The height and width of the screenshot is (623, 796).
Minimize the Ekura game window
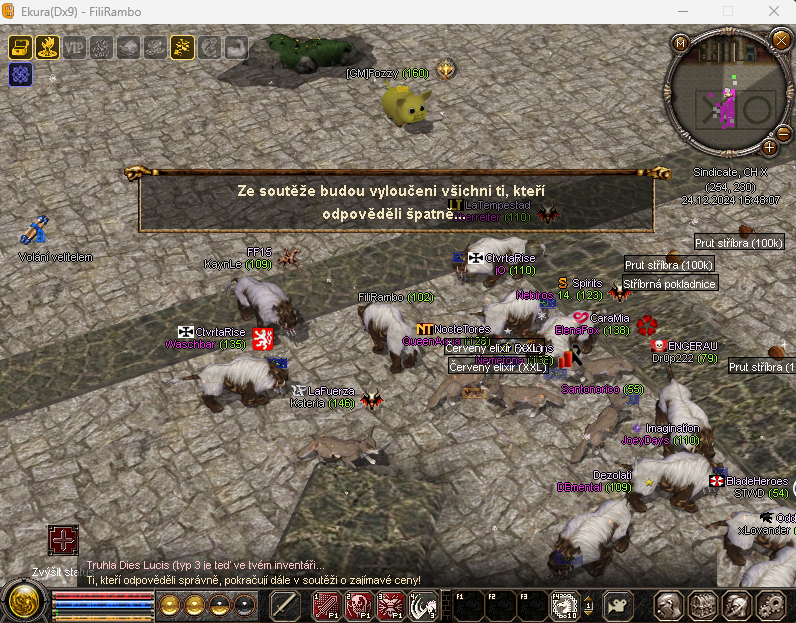681,12
